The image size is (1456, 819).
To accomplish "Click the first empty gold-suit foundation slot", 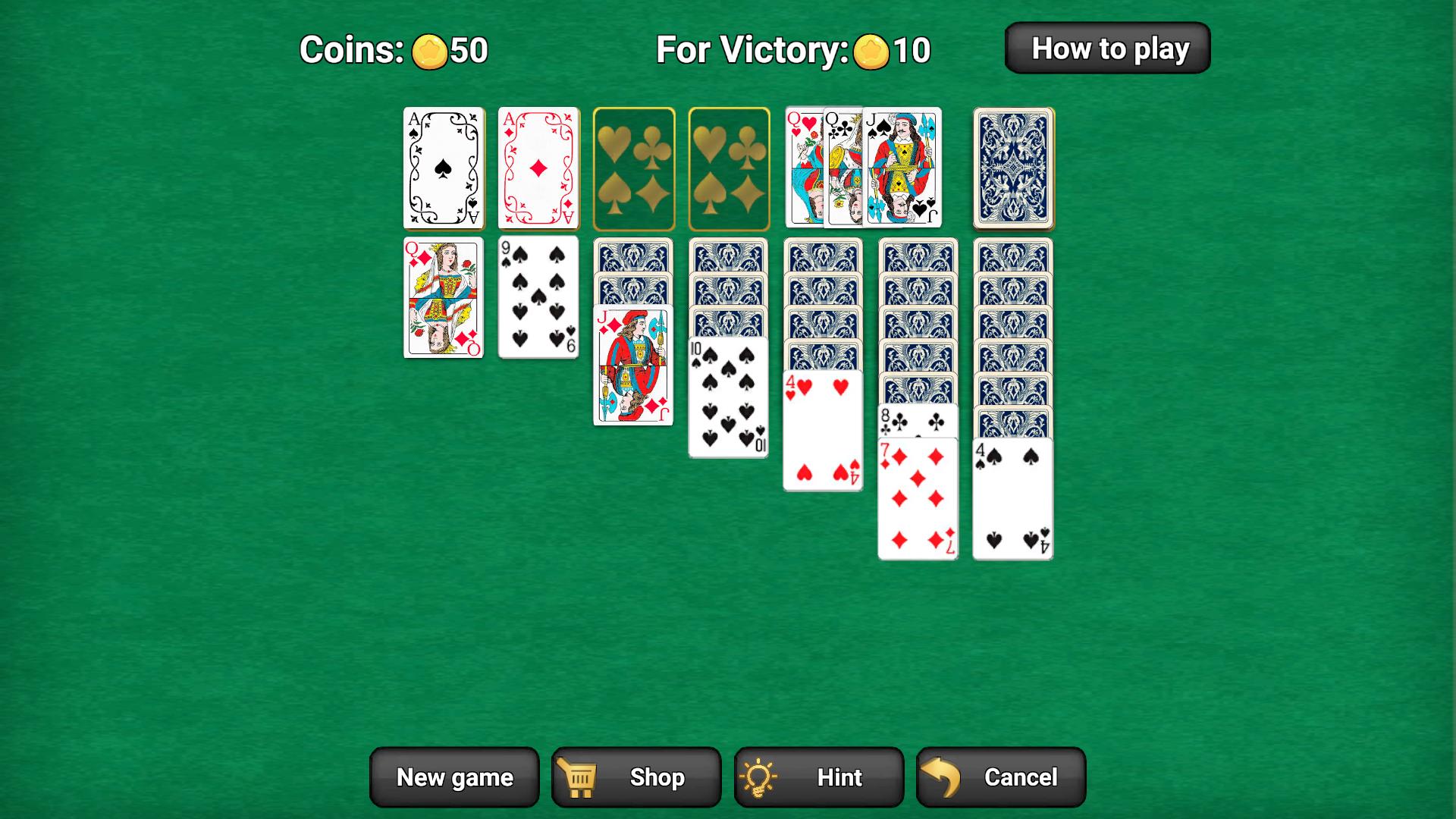I will pos(634,167).
